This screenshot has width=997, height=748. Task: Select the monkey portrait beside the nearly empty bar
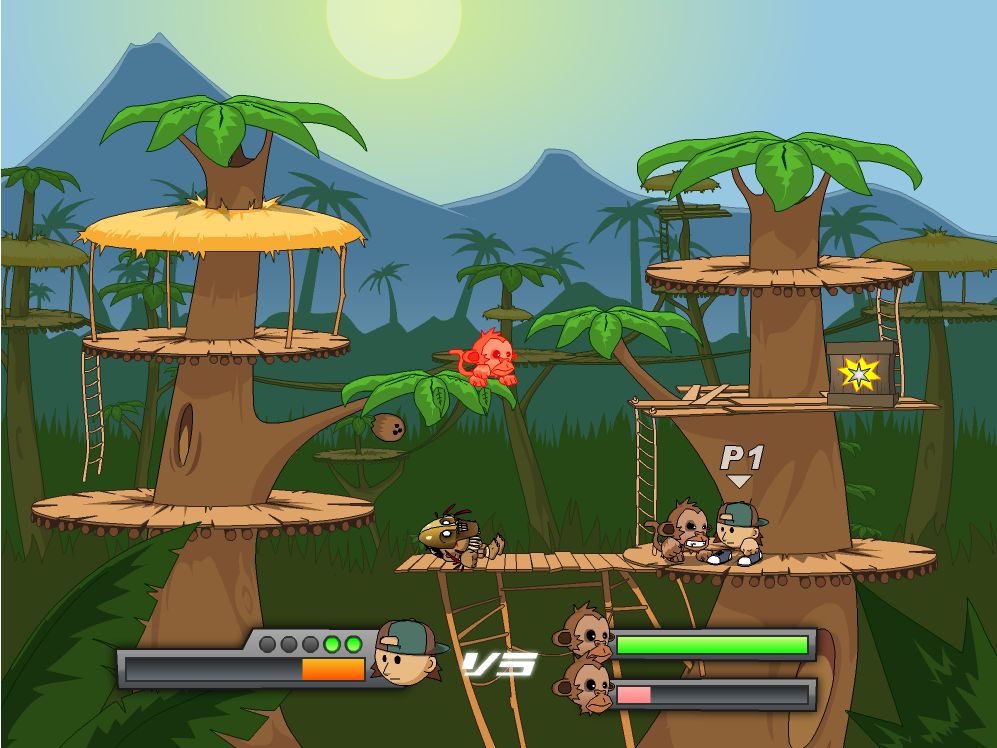click(586, 688)
